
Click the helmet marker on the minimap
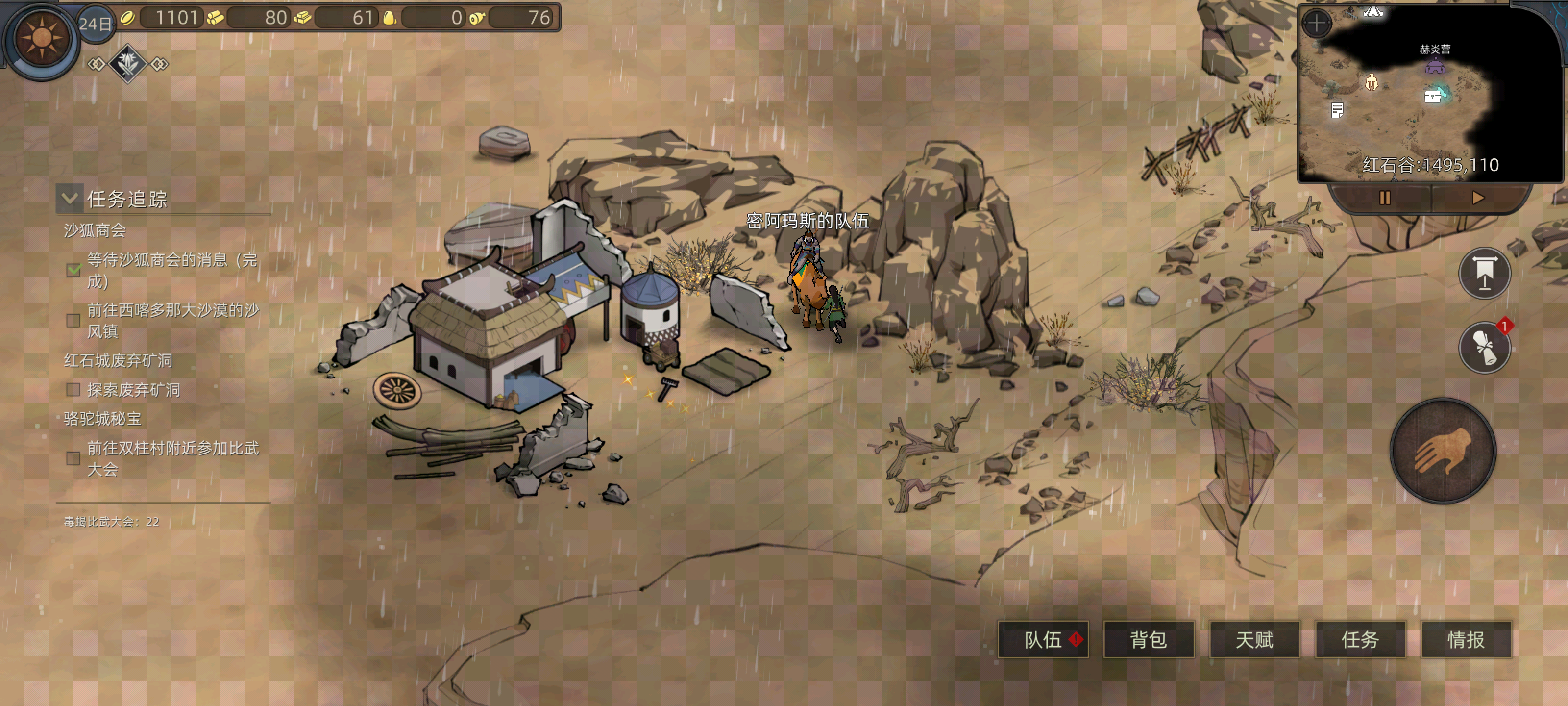click(1372, 82)
